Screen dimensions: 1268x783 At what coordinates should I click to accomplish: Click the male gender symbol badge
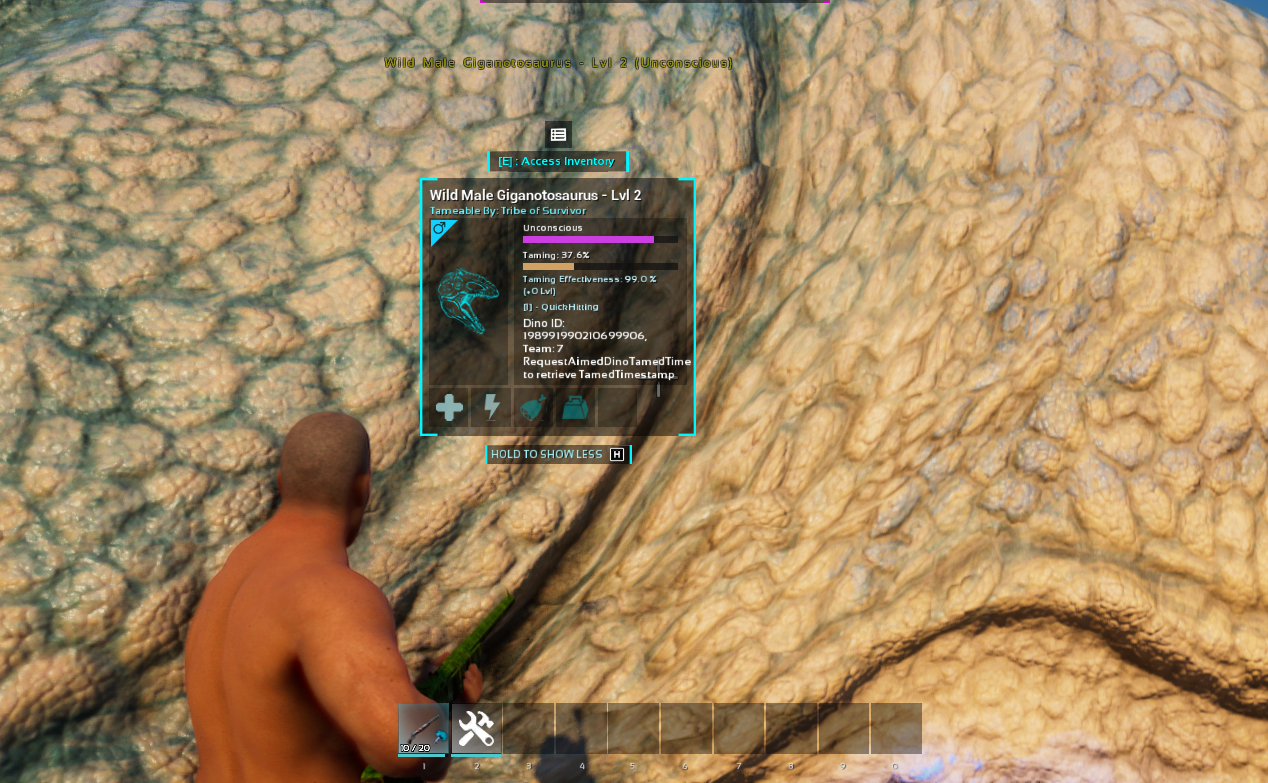pos(440,230)
